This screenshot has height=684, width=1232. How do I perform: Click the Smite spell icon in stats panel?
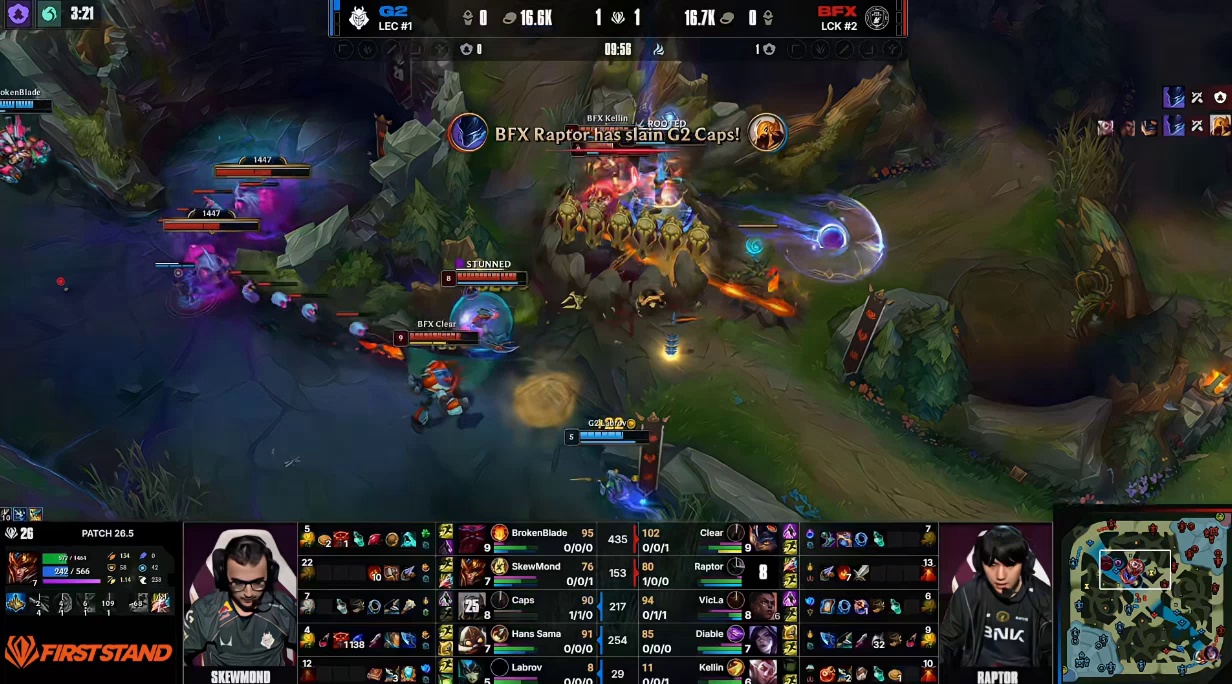tap(160, 603)
